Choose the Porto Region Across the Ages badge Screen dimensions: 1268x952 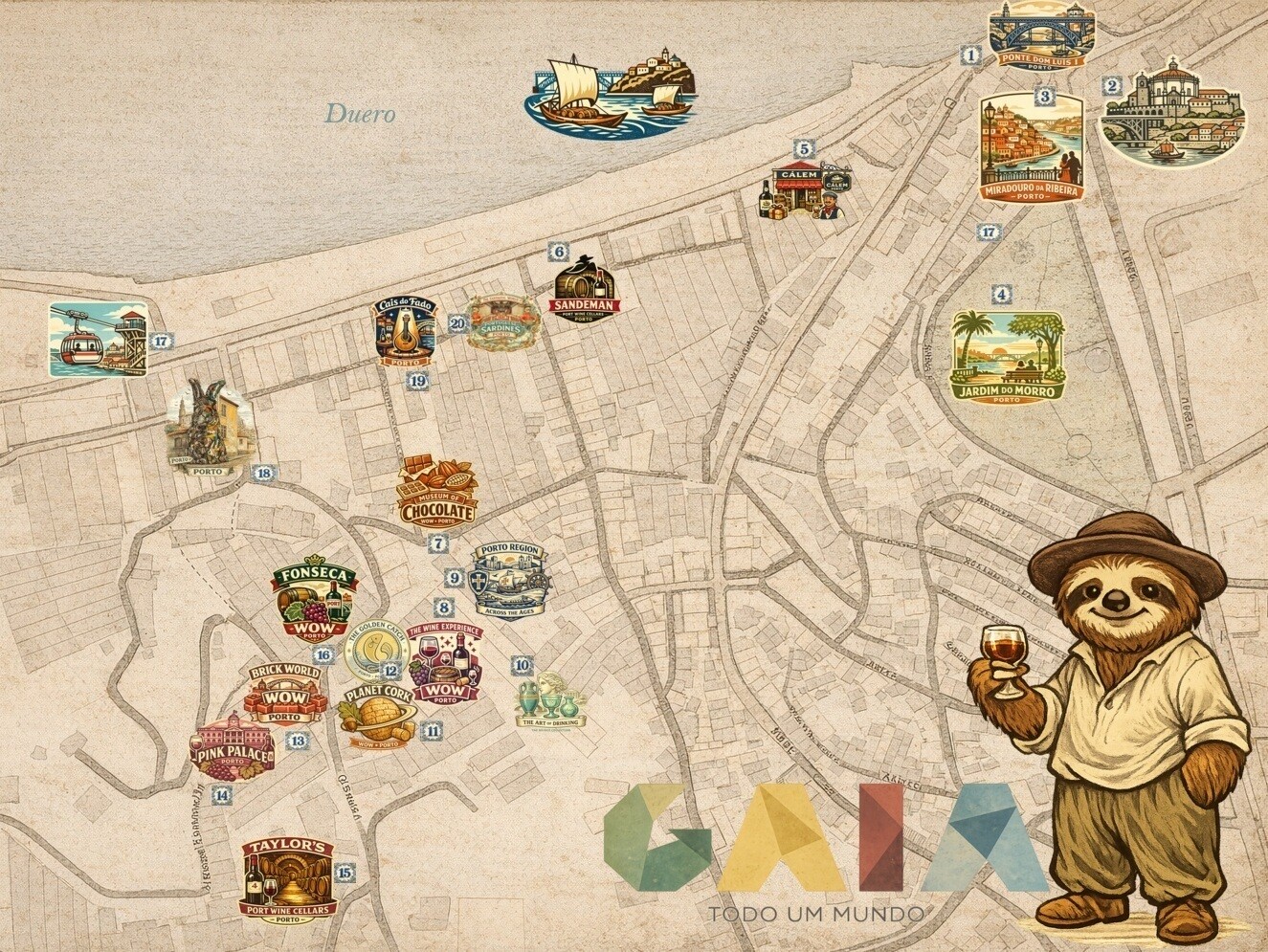click(511, 580)
